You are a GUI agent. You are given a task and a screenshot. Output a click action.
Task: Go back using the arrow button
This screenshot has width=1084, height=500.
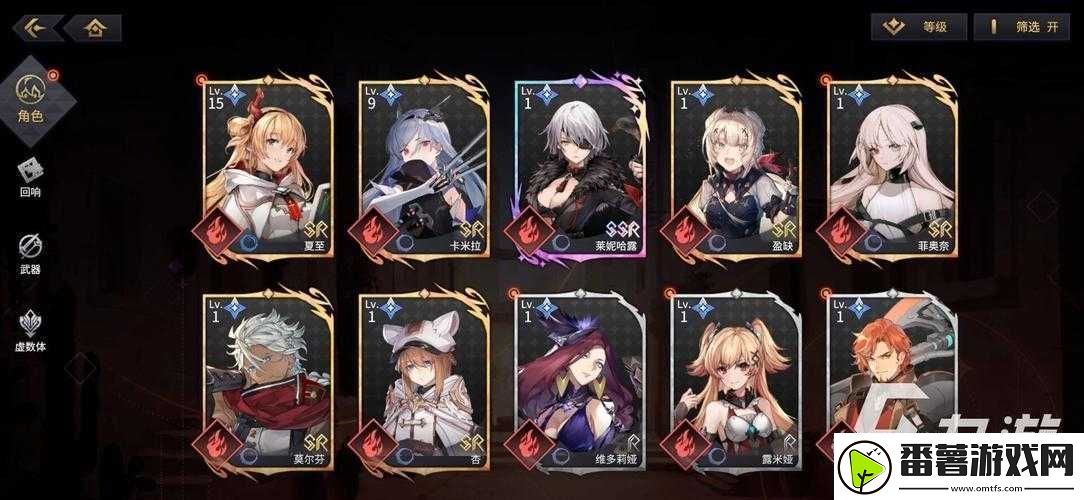tap(36, 27)
